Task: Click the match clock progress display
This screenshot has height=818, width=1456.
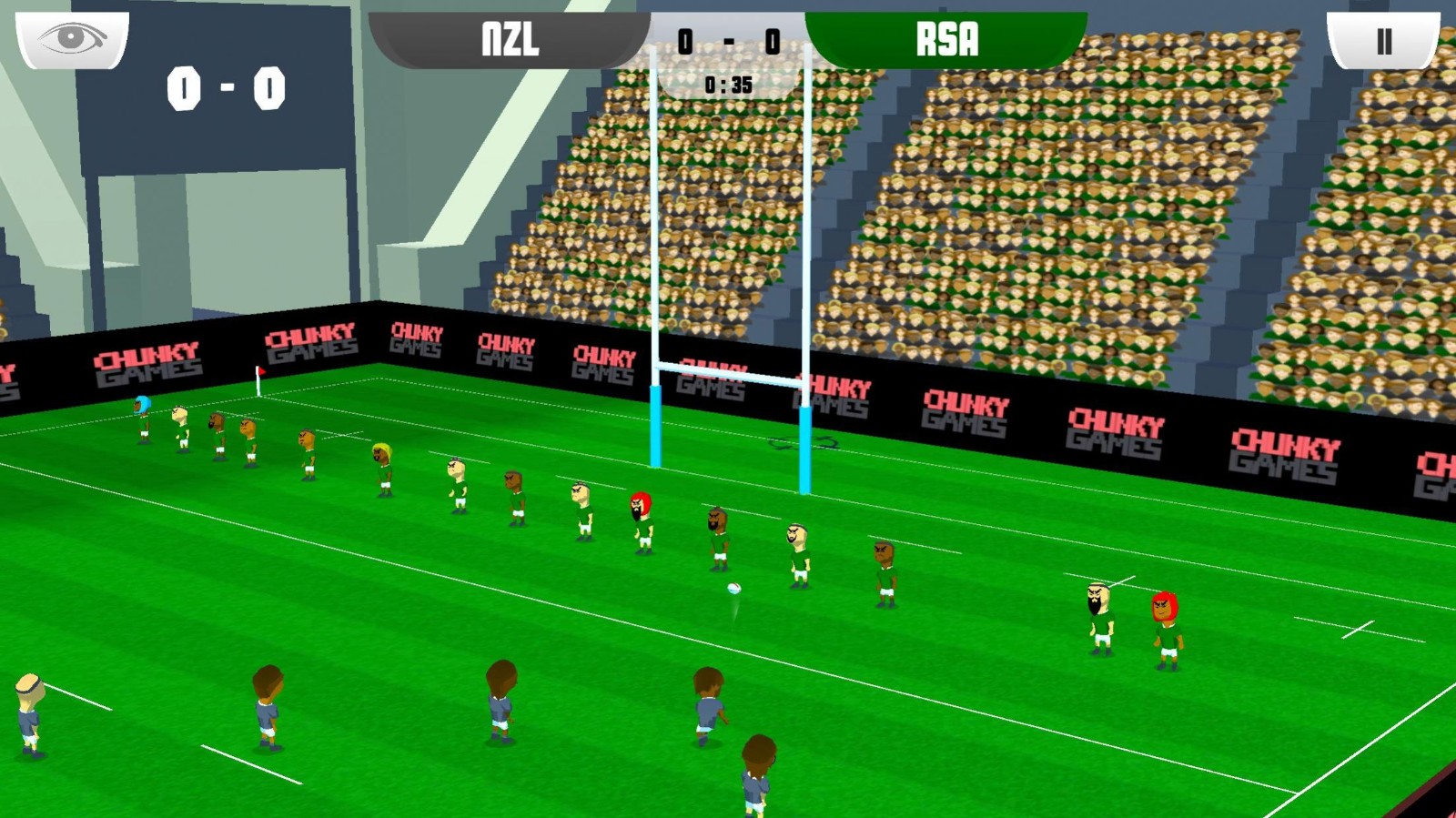Action: [x=728, y=86]
